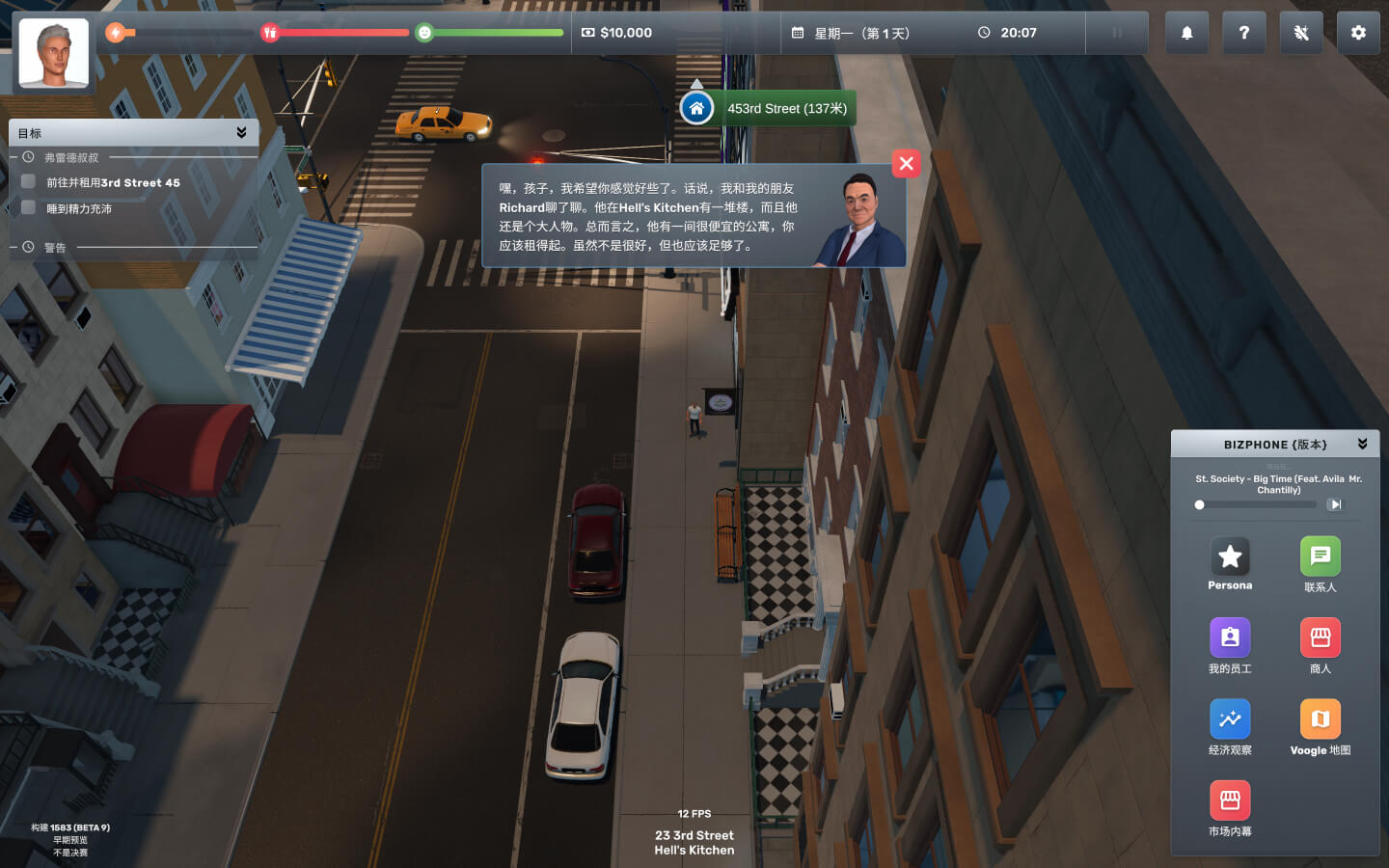Open the 经济观察 economy app
The width and height of the screenshot is (1389, 868).
pos(1230,719)
